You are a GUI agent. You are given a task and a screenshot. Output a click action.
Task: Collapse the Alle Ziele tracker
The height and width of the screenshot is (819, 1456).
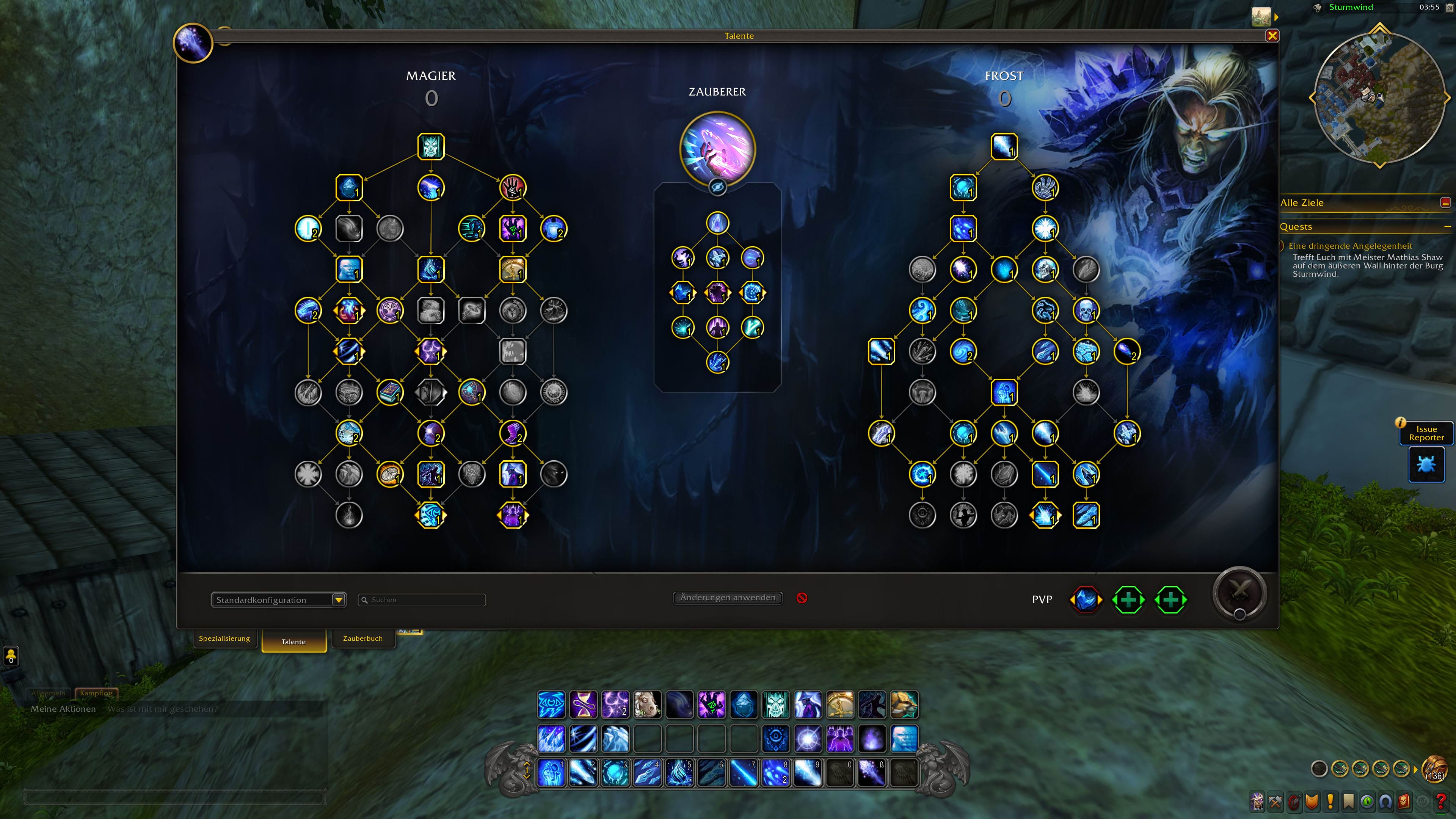1445,203
